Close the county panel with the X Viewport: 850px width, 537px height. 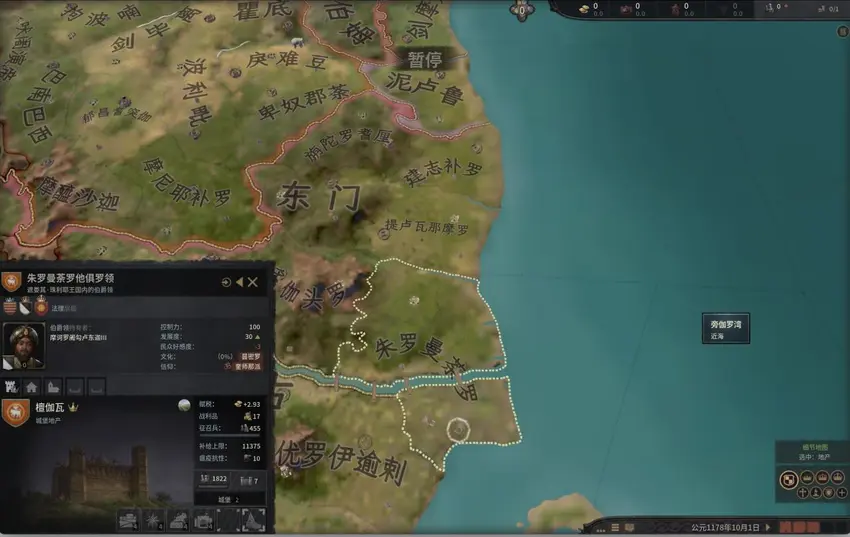click(253, 282)
